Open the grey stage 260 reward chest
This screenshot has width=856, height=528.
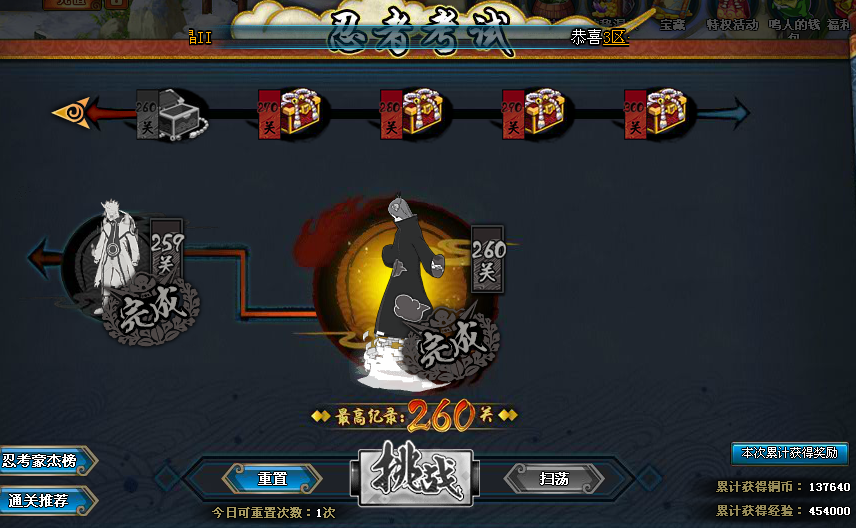click(x=178, y=114)
